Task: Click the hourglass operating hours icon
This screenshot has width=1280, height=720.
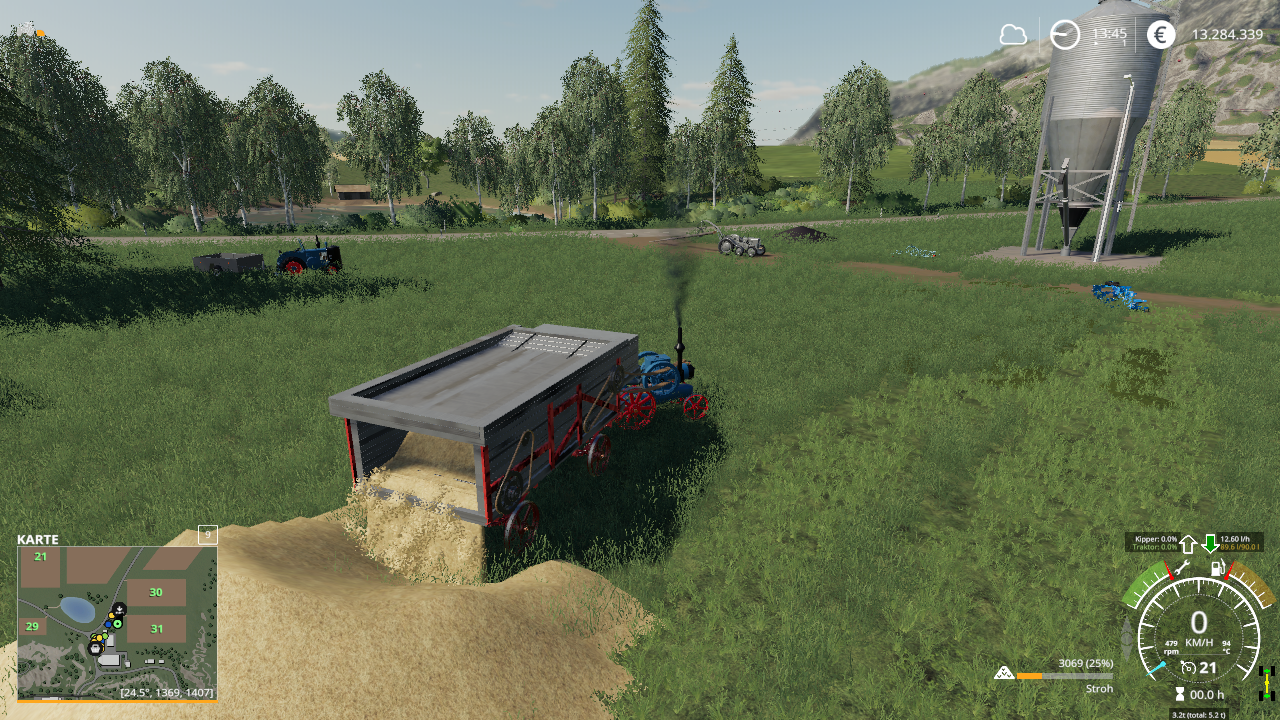Action: tap(1180, 694)
